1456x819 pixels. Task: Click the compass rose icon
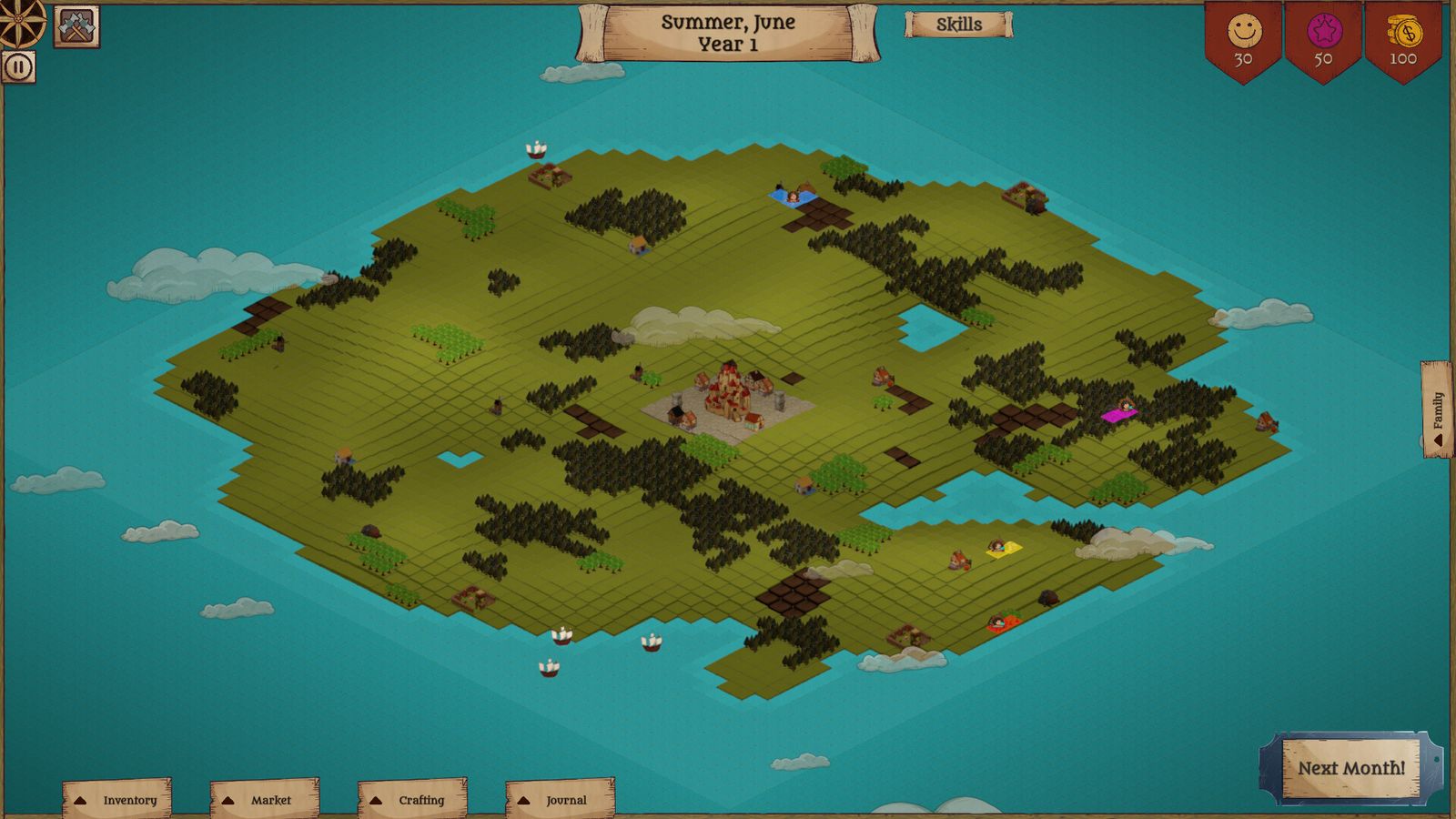[x=20, y=20]
